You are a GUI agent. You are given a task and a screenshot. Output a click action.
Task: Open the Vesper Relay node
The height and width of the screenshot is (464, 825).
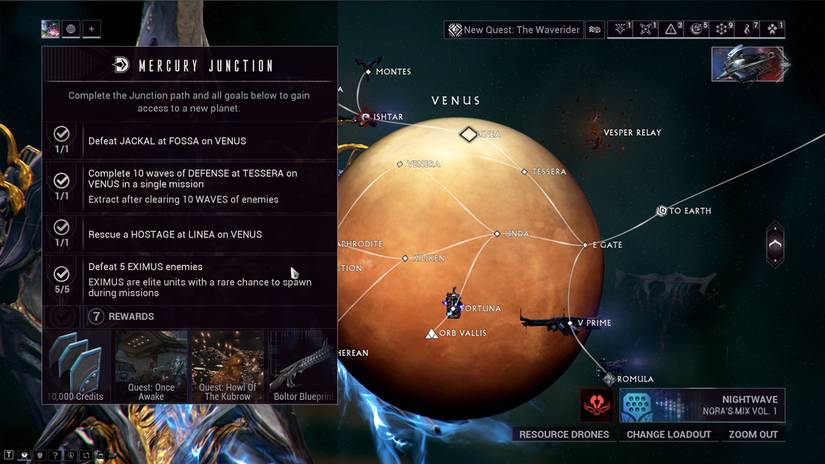632,132
